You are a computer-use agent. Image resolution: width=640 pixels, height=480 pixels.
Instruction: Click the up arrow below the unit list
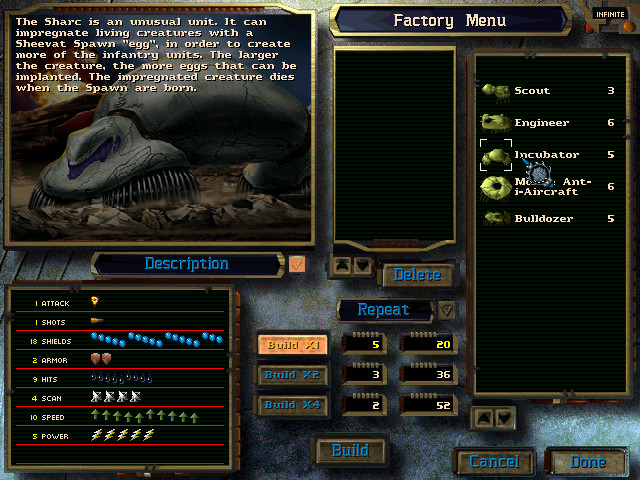pos(484,417)
